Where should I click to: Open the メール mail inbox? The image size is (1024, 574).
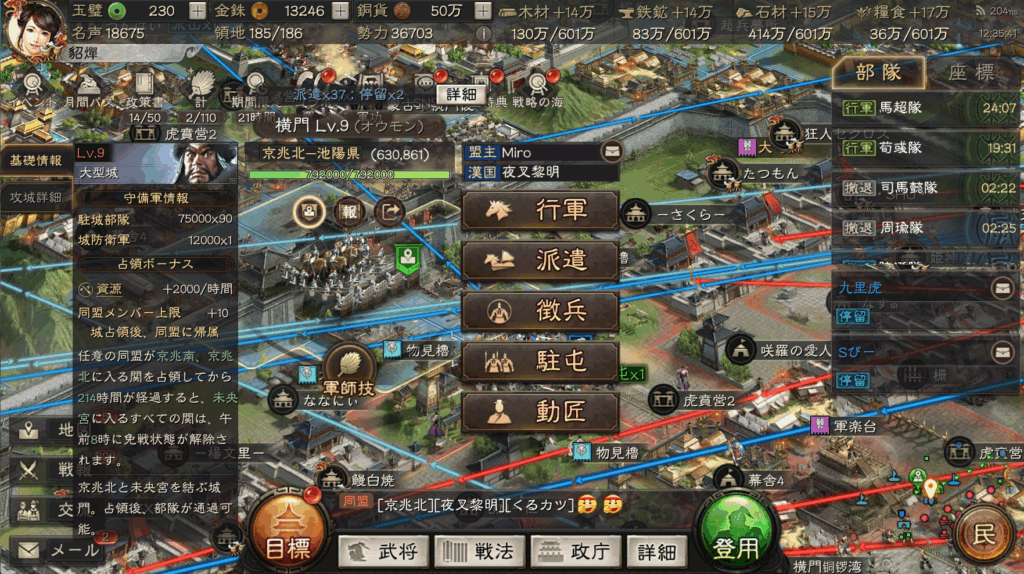[x=60, y=550]
